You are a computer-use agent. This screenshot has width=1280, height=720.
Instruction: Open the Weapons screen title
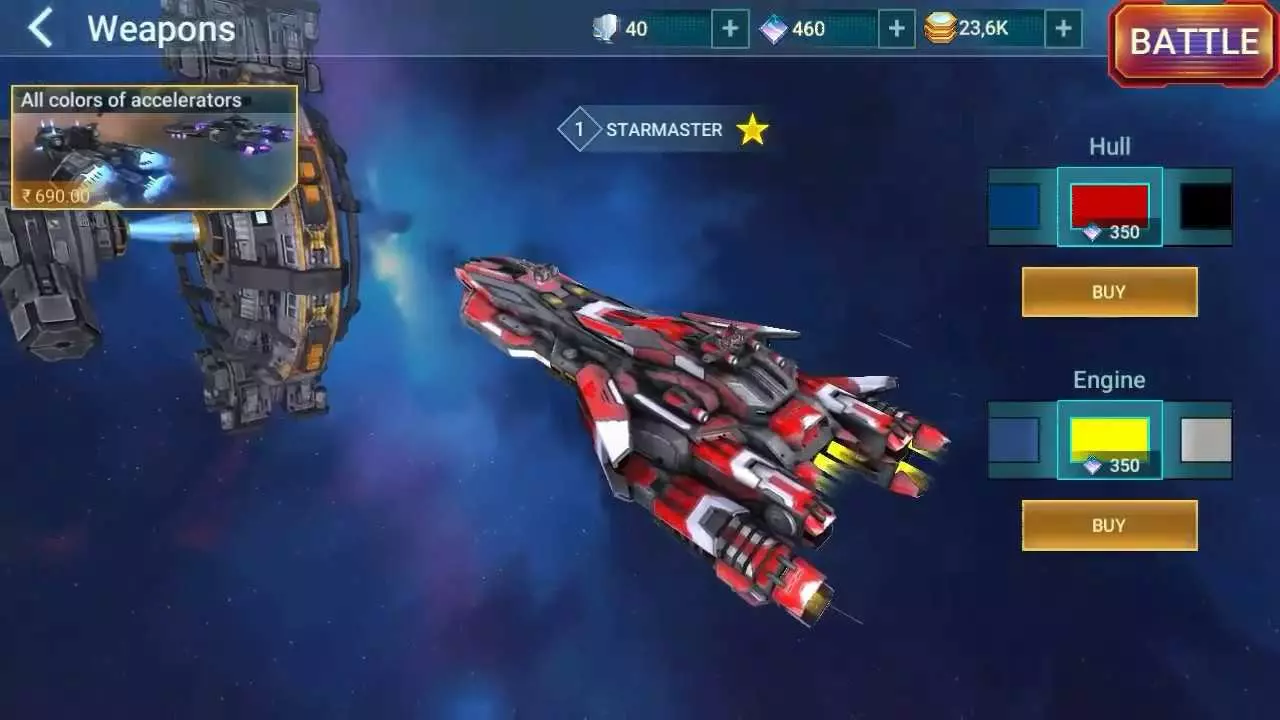click(160, 29)
